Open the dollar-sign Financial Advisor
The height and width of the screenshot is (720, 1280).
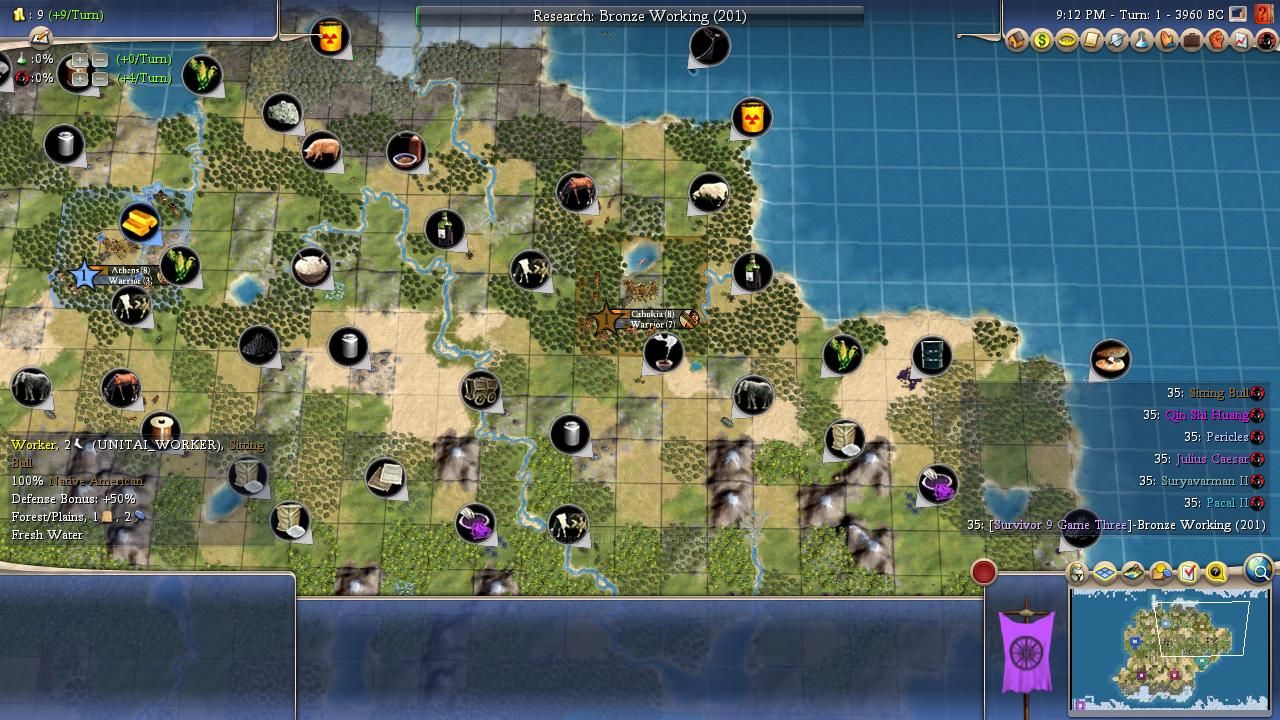(x=1042, y=41)
